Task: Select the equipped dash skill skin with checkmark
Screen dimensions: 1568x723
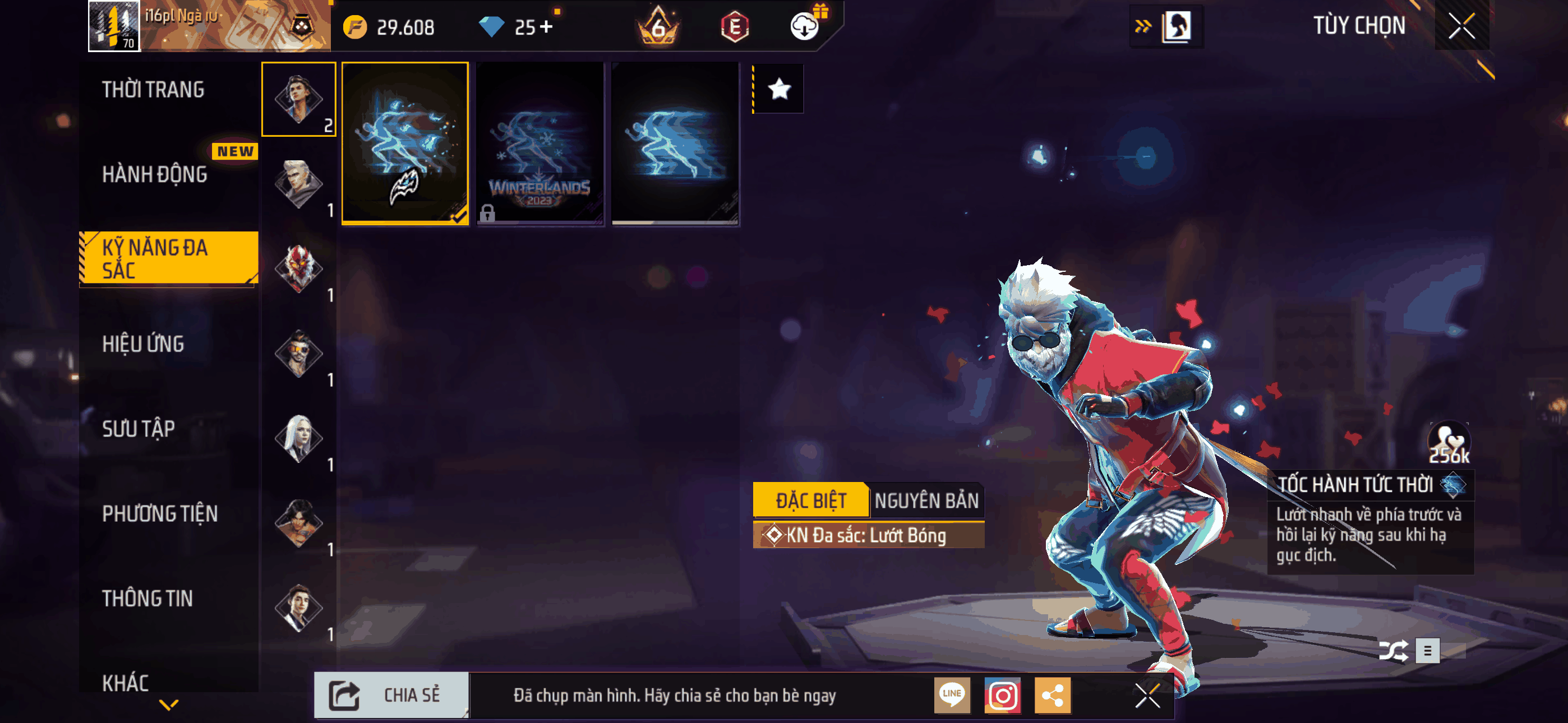Action: pos(405,143)
